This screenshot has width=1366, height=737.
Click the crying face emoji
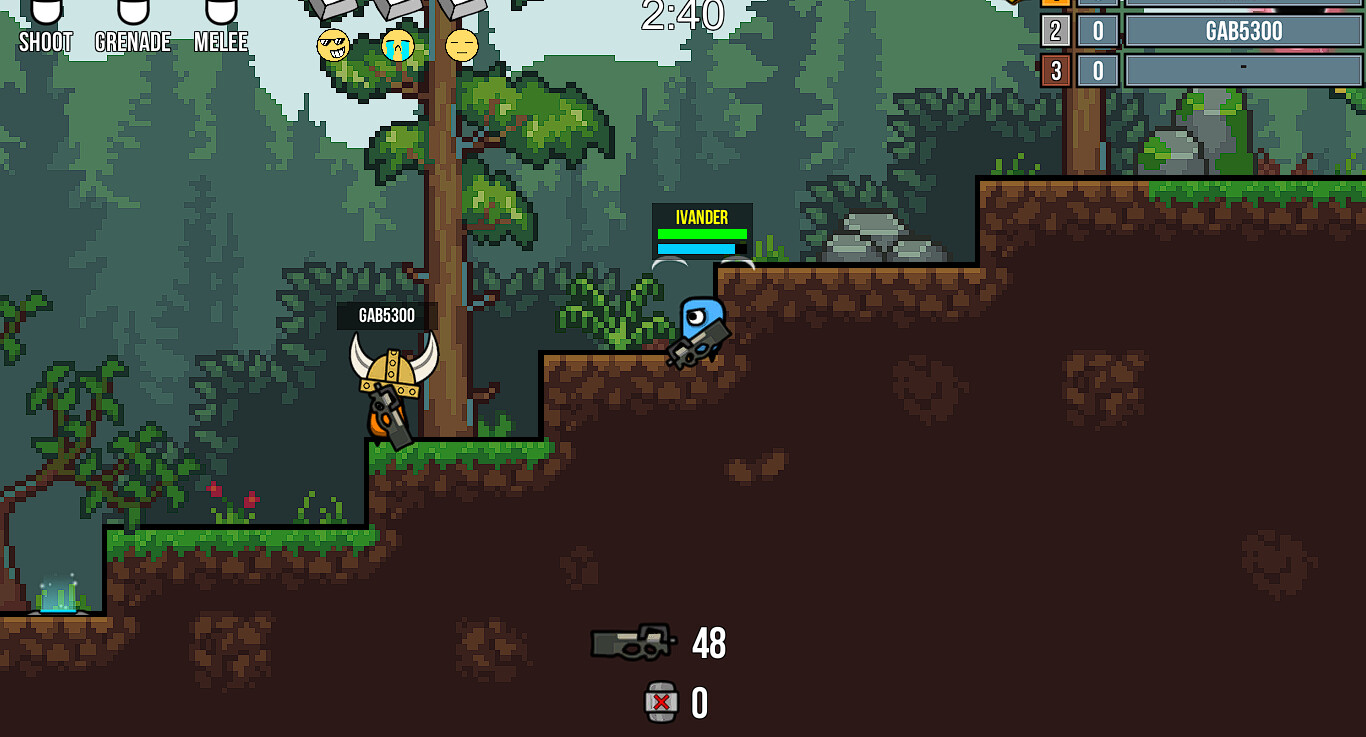coord(397,47)
